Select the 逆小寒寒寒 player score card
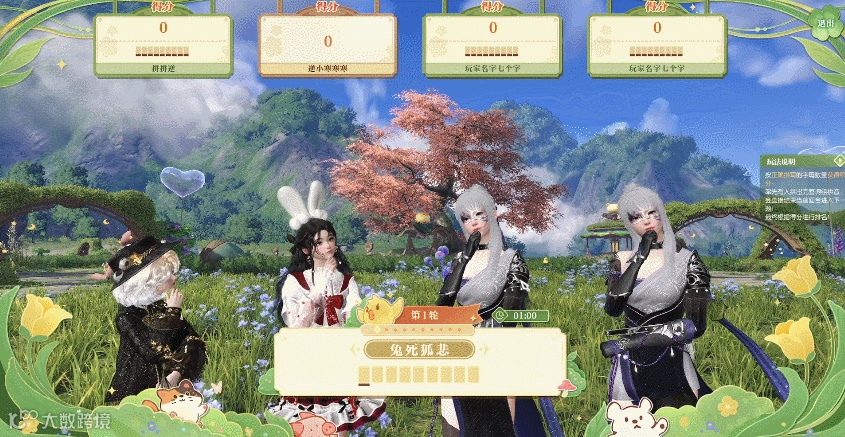 (x=327, y=44)
